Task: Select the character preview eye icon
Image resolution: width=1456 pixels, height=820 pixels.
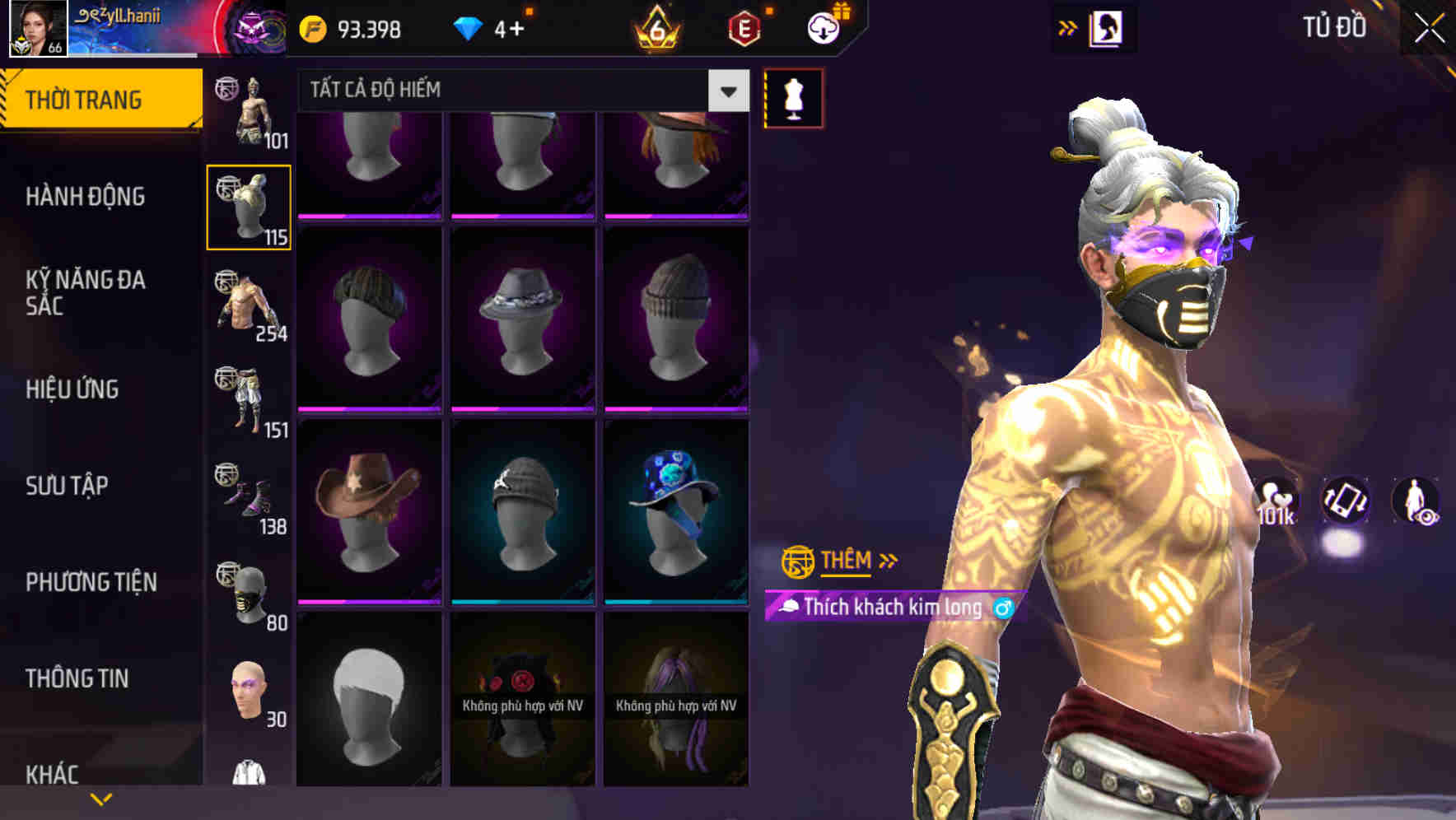Action: coord(1416,502)
